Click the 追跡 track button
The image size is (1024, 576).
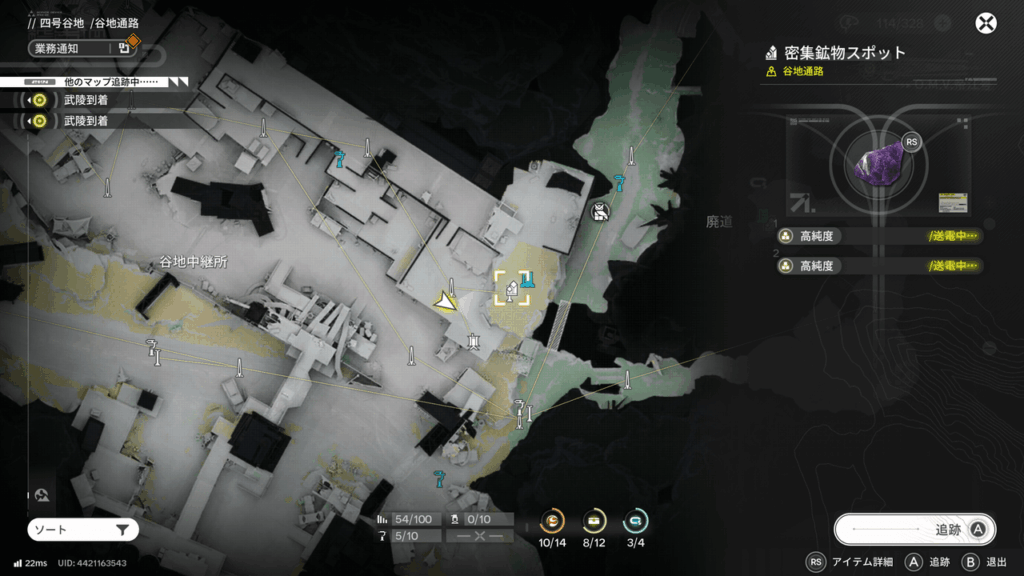click(x=913, y=530)
